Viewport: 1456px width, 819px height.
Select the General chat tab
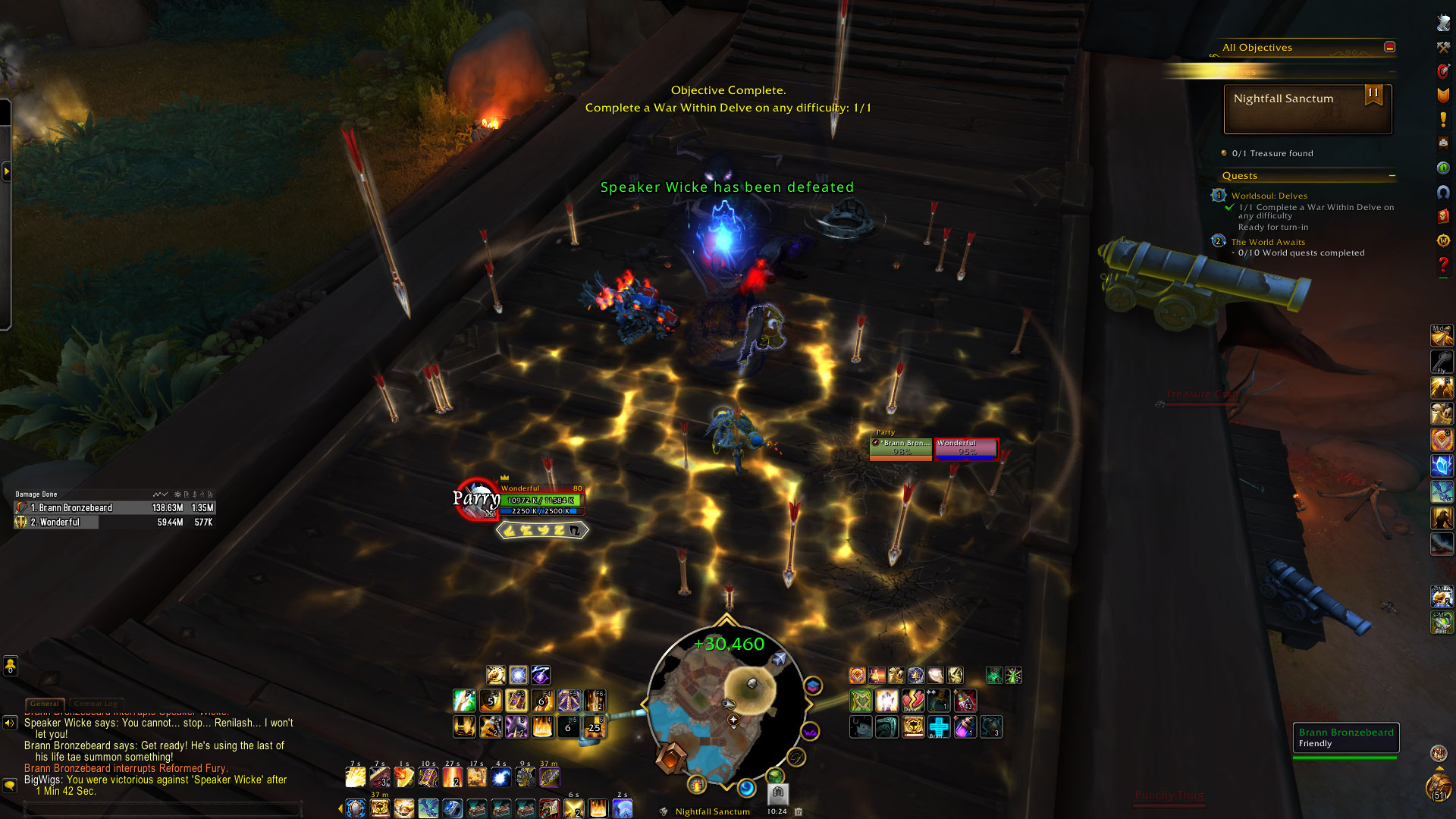pyautogui.click(x=45, y=704)
